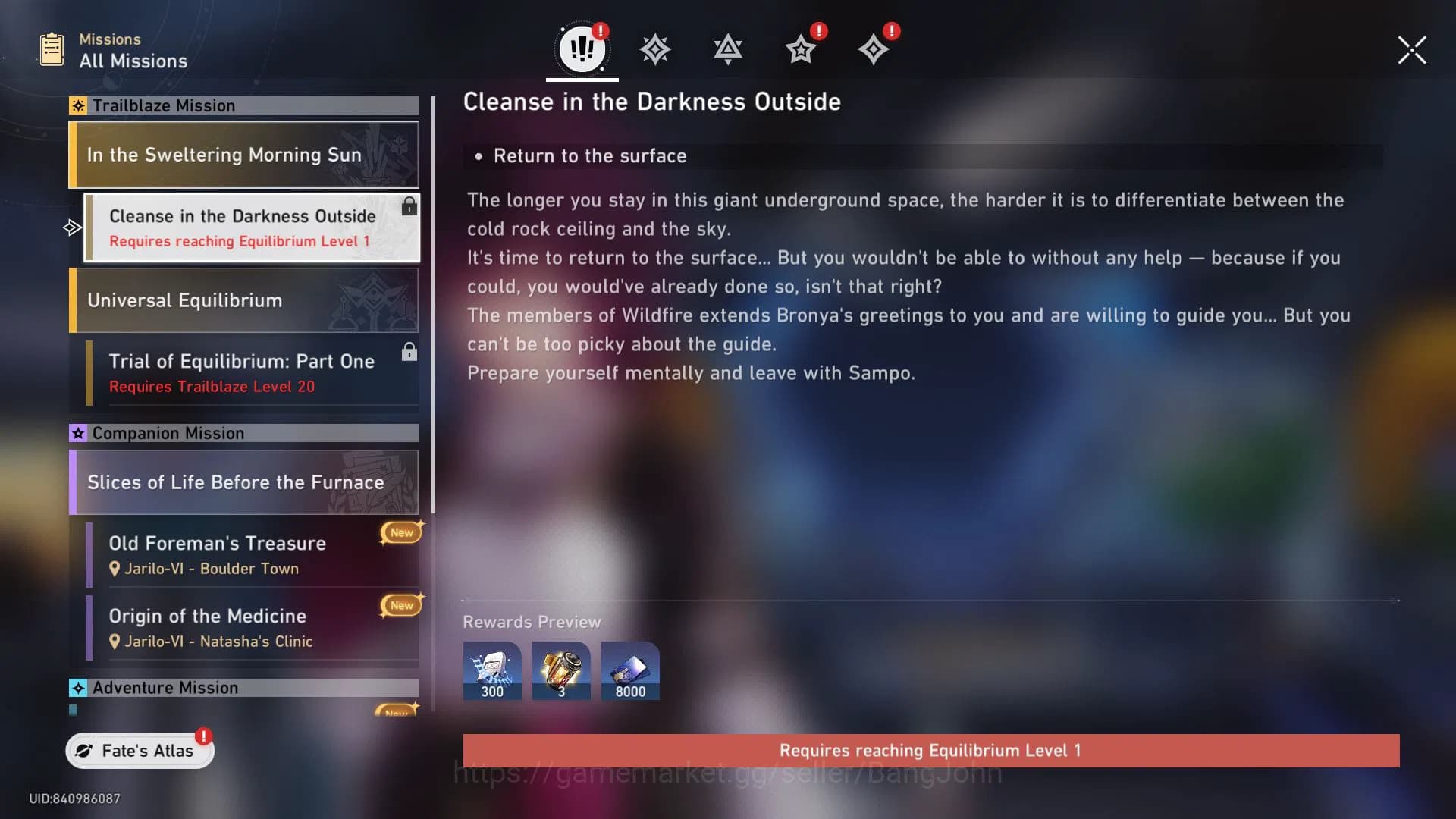This screenshot has width=1456, height=819.
Task: Open the second mission category icon at top
Action: [654, 48]
